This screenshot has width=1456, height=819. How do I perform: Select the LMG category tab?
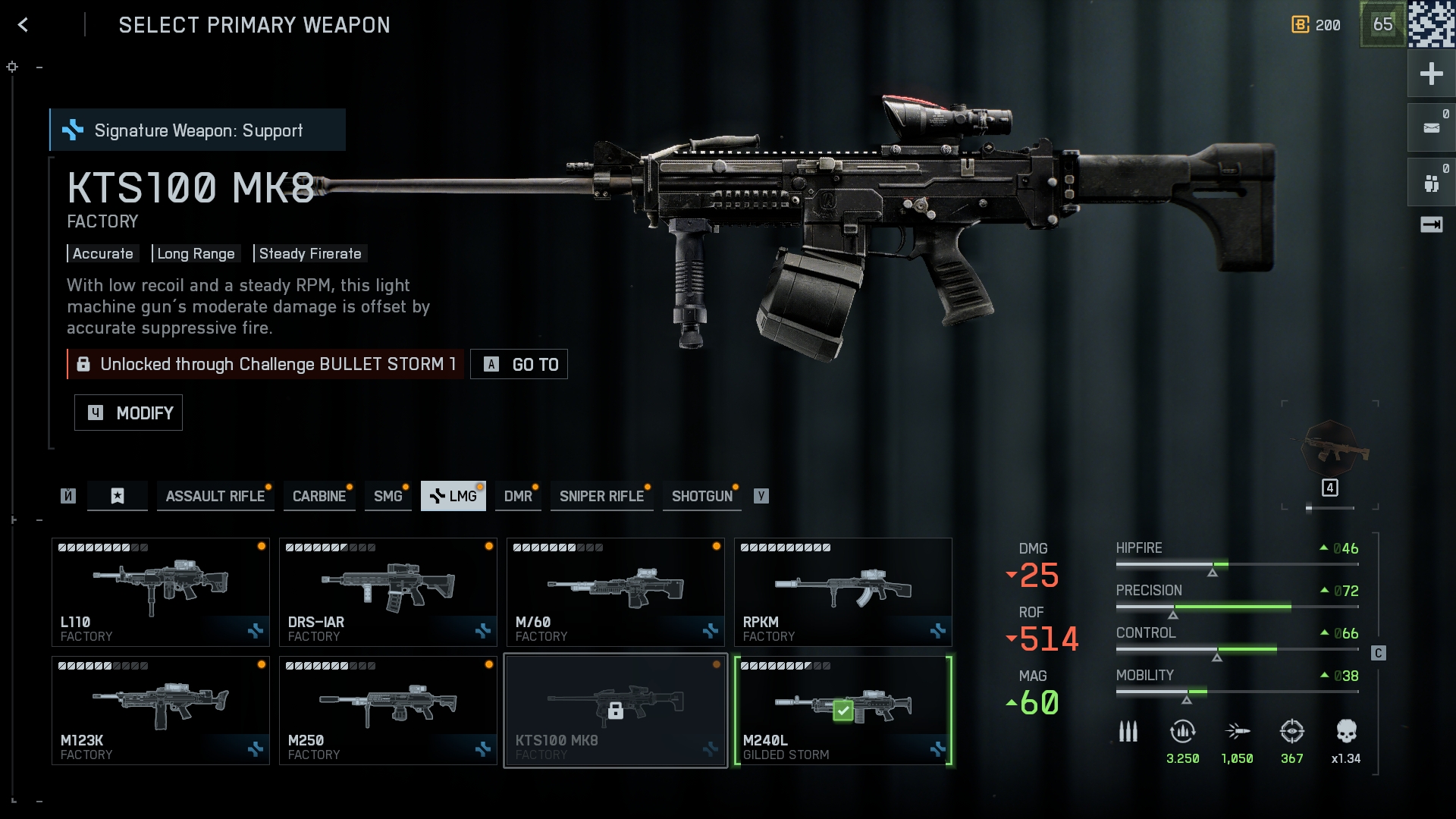tap(453, 496)
